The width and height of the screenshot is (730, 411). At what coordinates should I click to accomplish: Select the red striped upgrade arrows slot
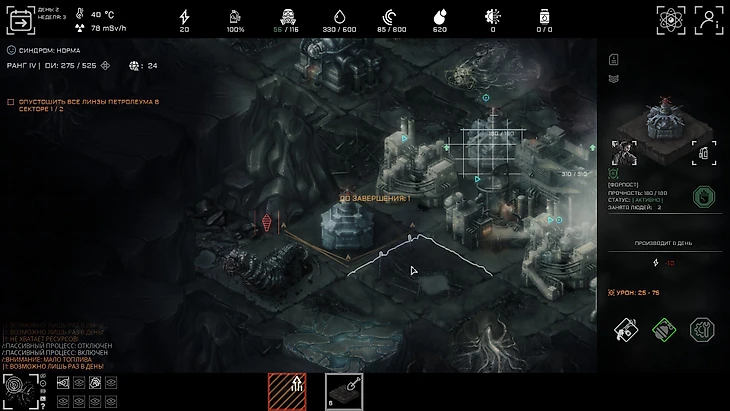pos(286,392)
